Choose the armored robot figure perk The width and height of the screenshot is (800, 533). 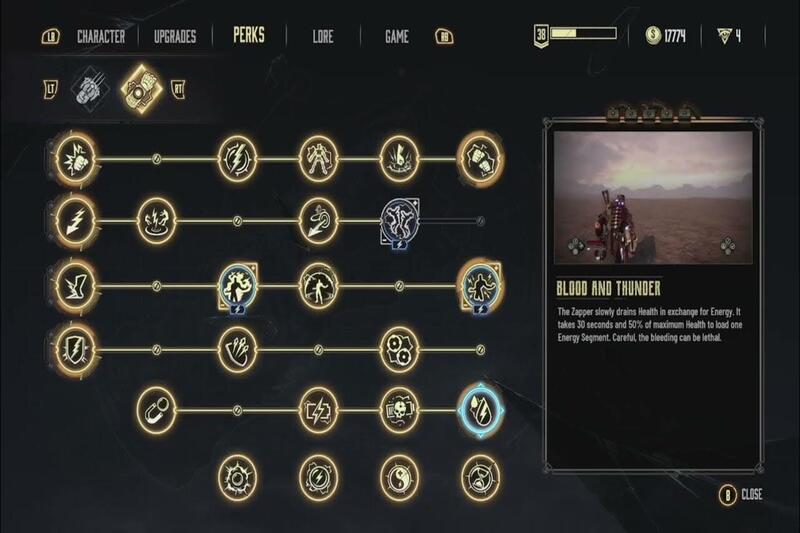click(x=319, y=159)
